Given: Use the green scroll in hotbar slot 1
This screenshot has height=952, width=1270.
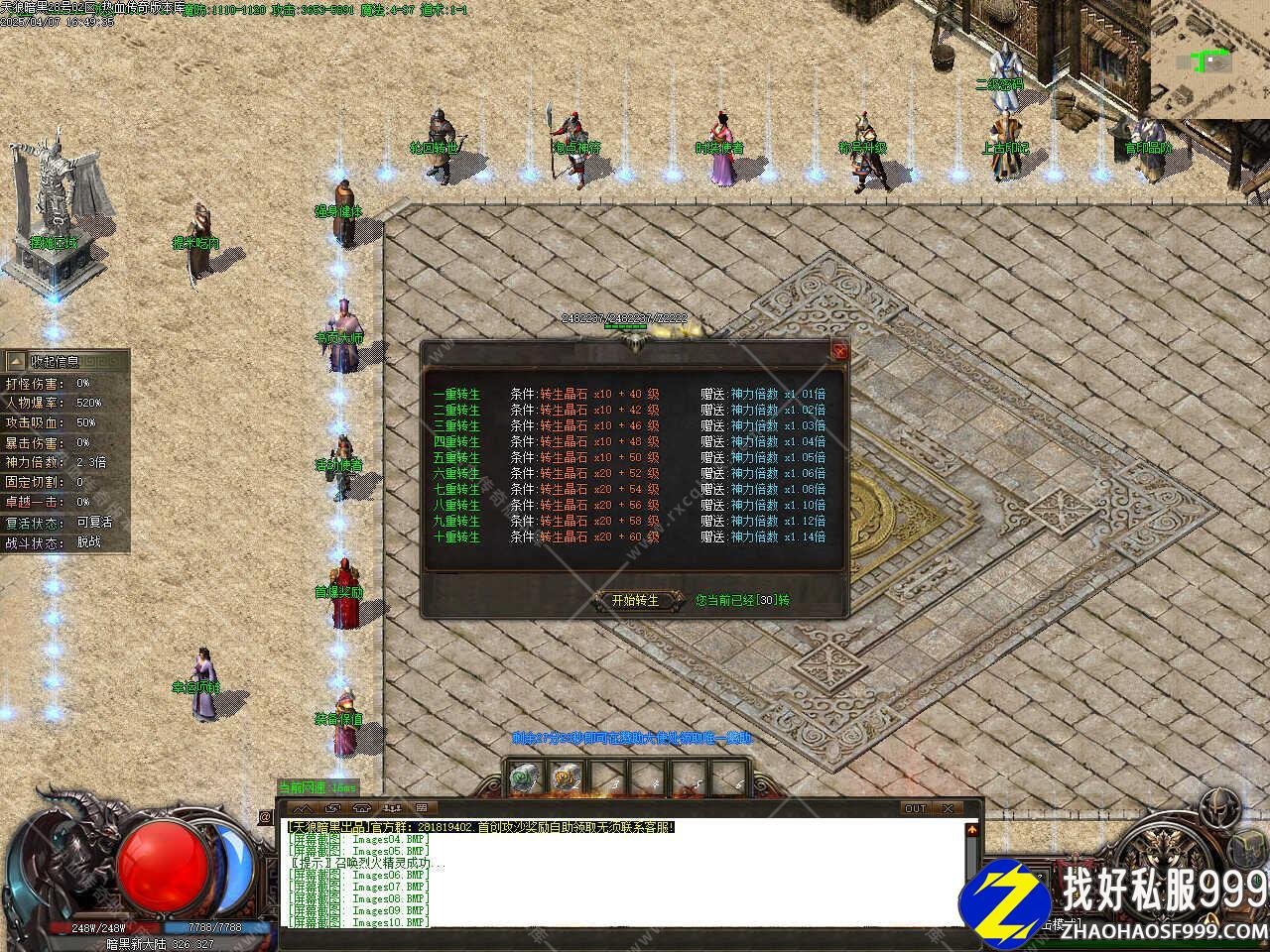Looking at the screenshot, I should click(x=523, y=778).
